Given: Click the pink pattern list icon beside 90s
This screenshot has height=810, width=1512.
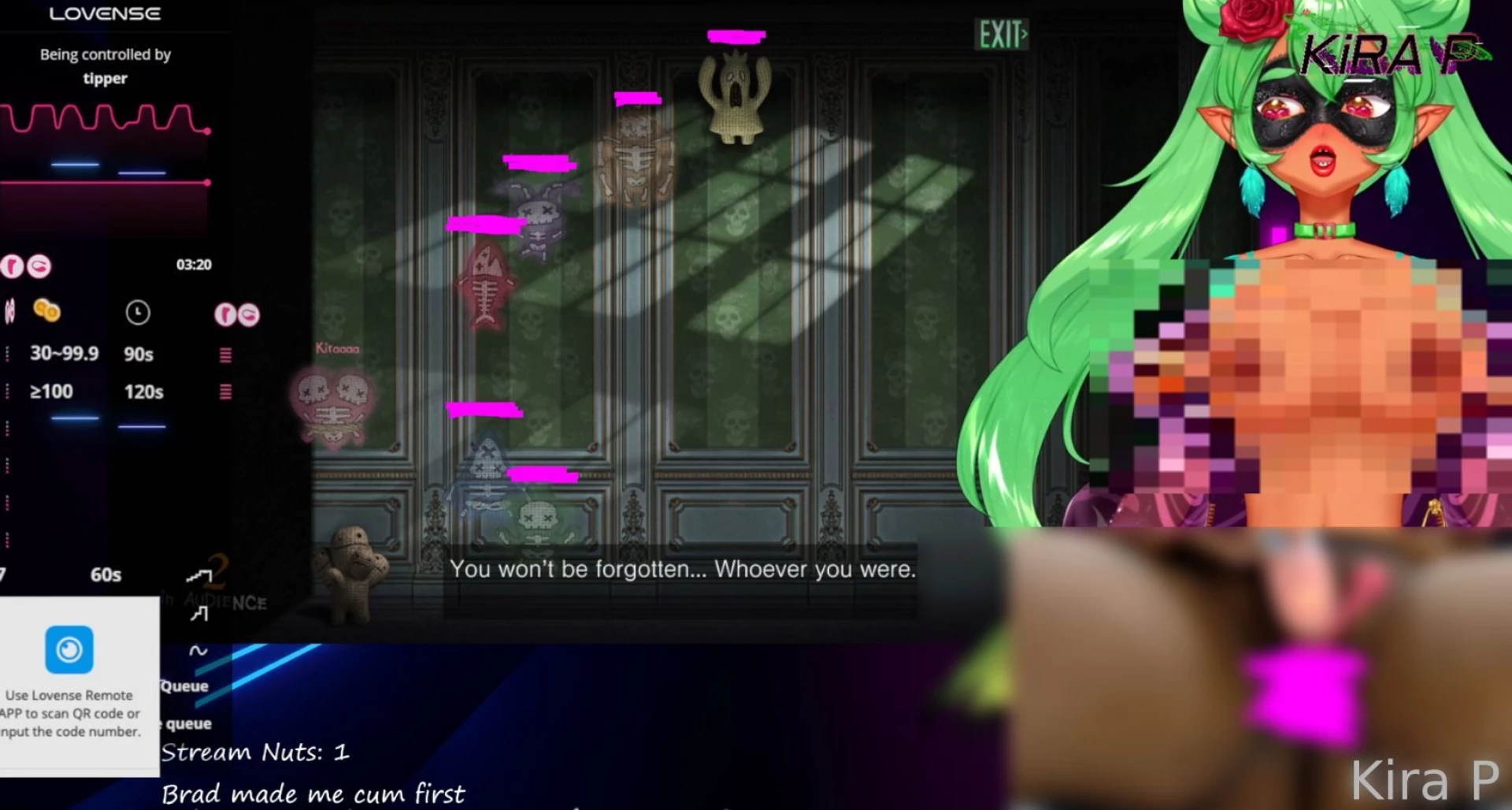Looking at the screenshot, I should pos(225,355).
